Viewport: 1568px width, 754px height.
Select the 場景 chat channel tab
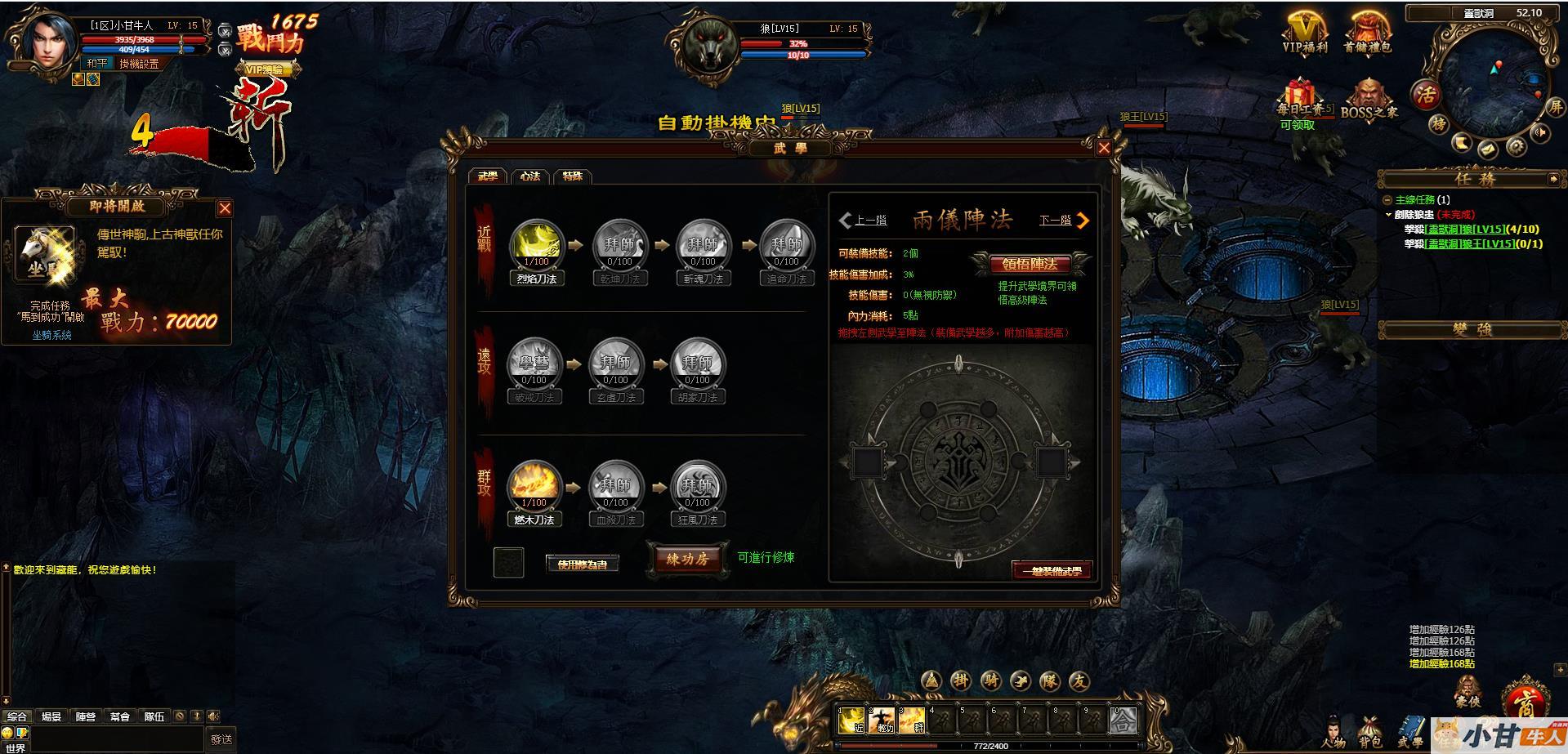pos(51,716)
